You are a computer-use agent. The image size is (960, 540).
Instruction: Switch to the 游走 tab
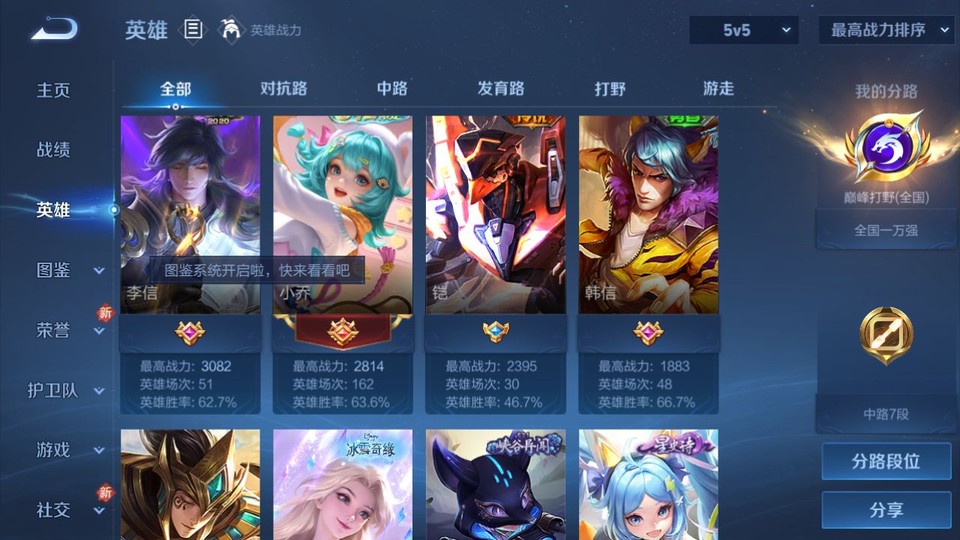tap(718, 89)
